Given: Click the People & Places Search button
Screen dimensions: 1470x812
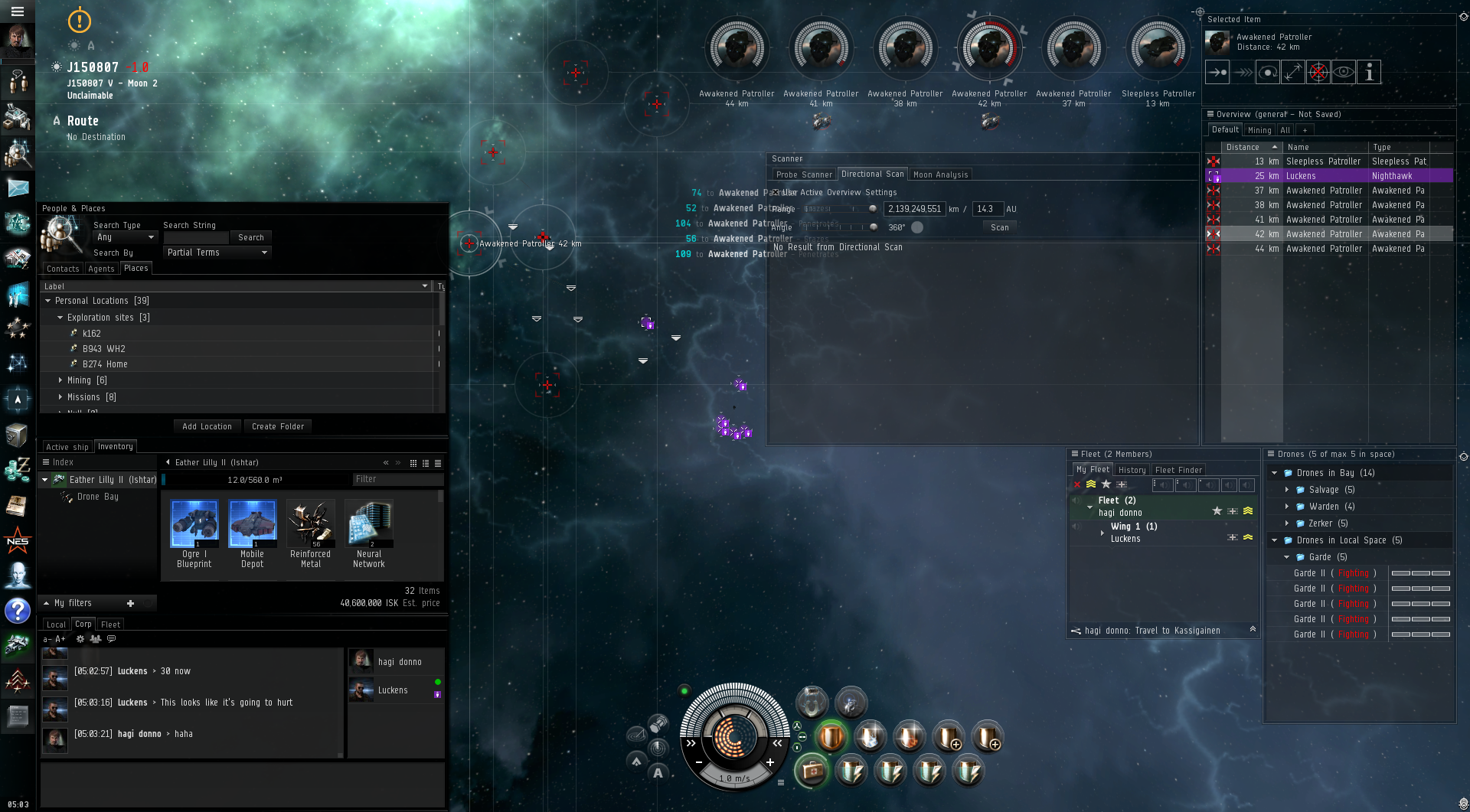Looking at the screenshot, I should point(250,237).
